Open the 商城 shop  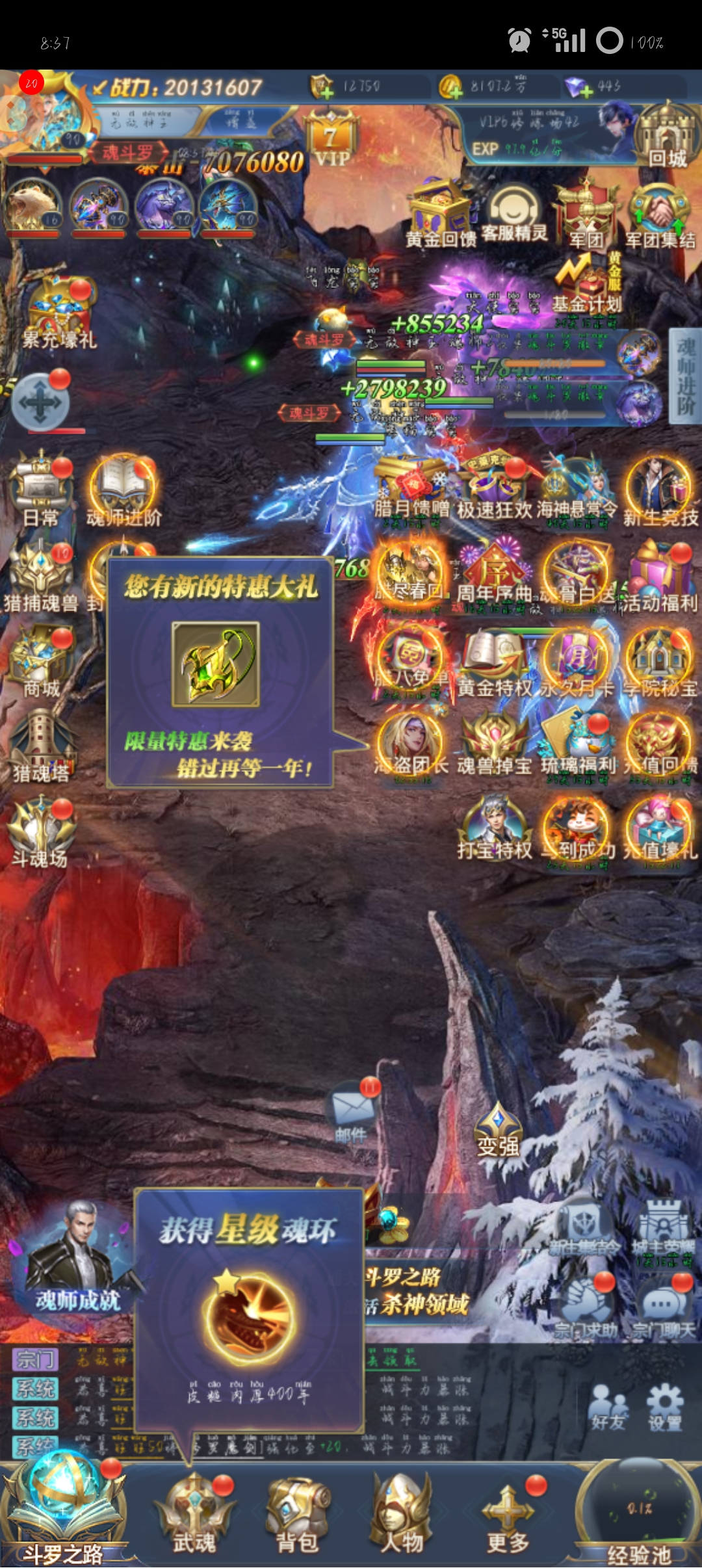click(41, 660)
